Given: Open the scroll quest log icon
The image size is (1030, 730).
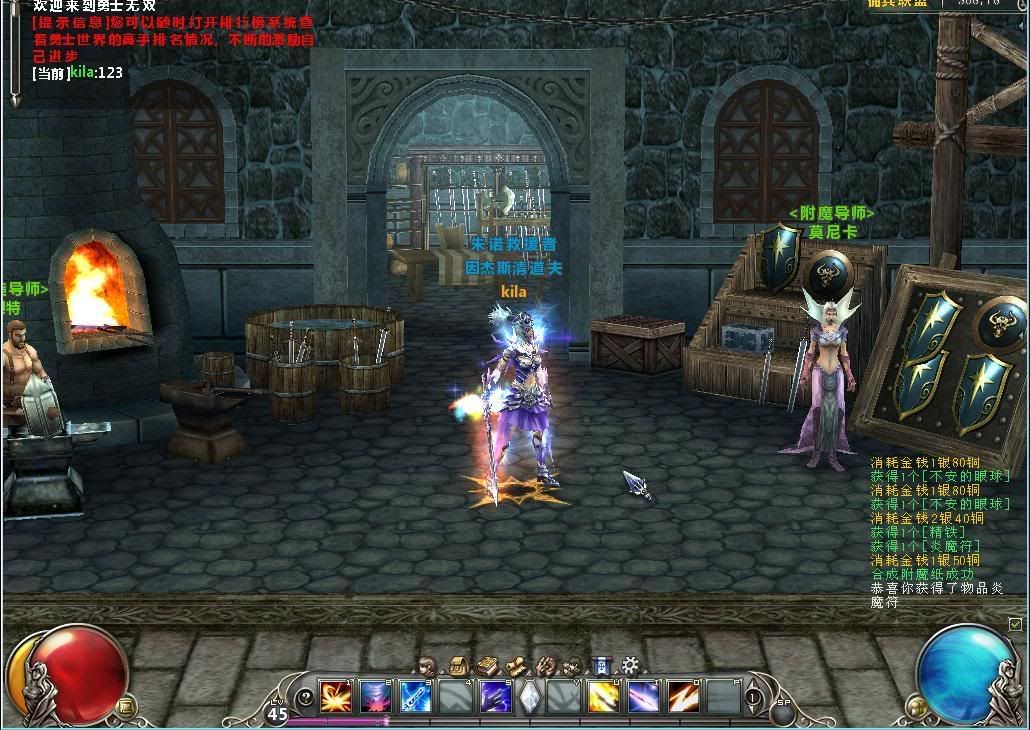Looking at the screenshot, I should pos(515,665).
